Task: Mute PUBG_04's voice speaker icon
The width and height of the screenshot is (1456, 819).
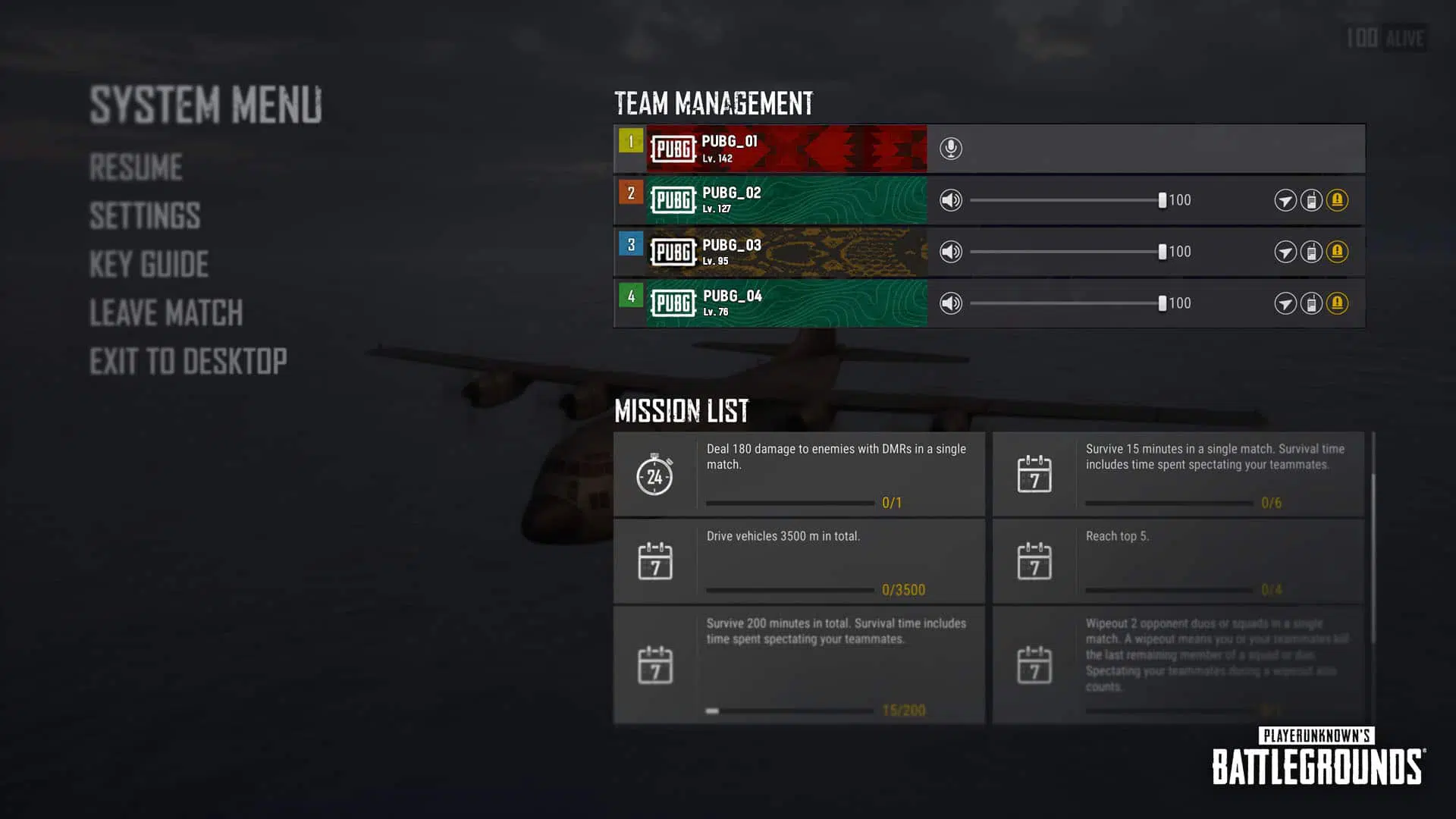Action: 950,303
